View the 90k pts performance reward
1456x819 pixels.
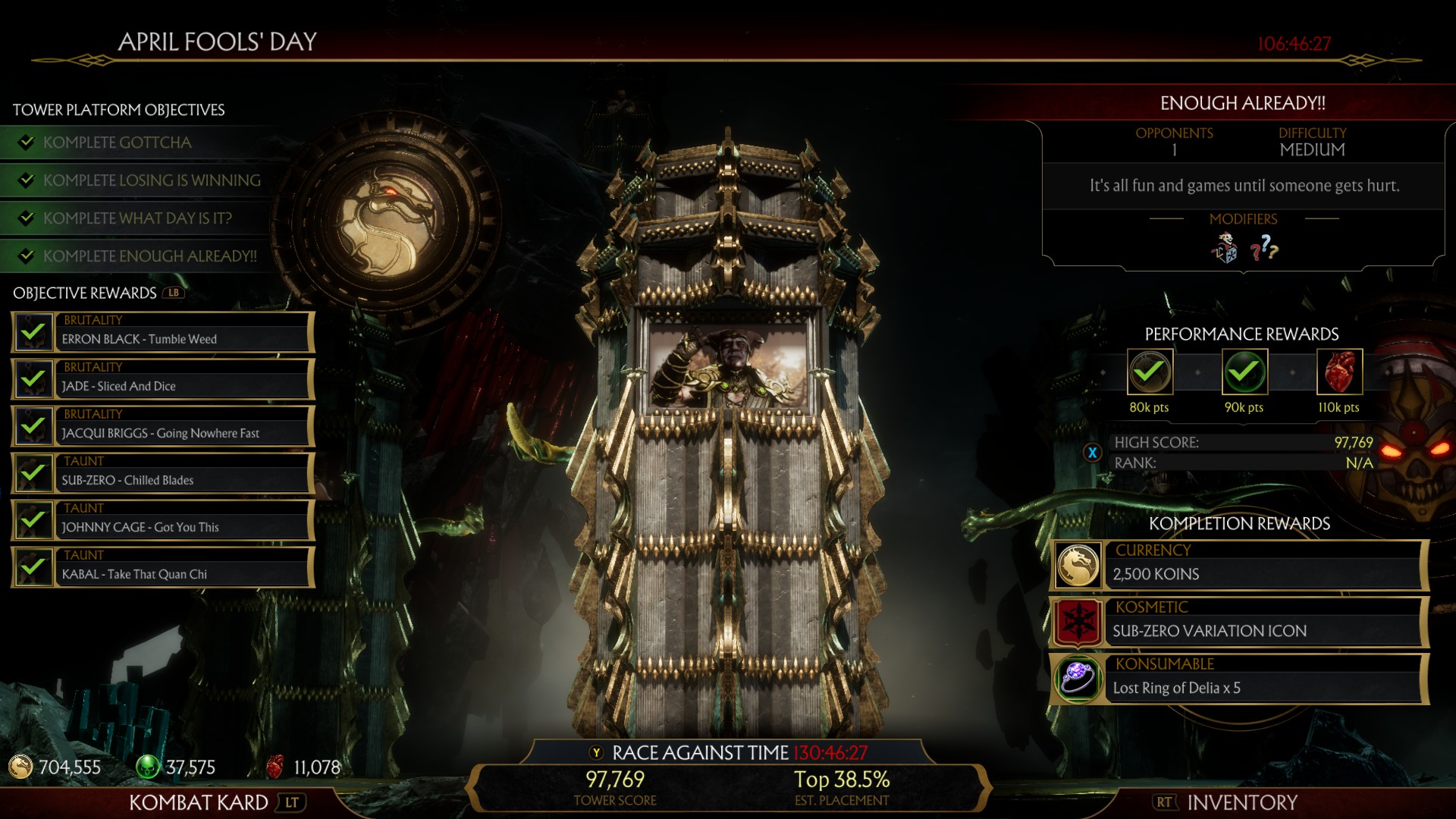click(1244, 372)
